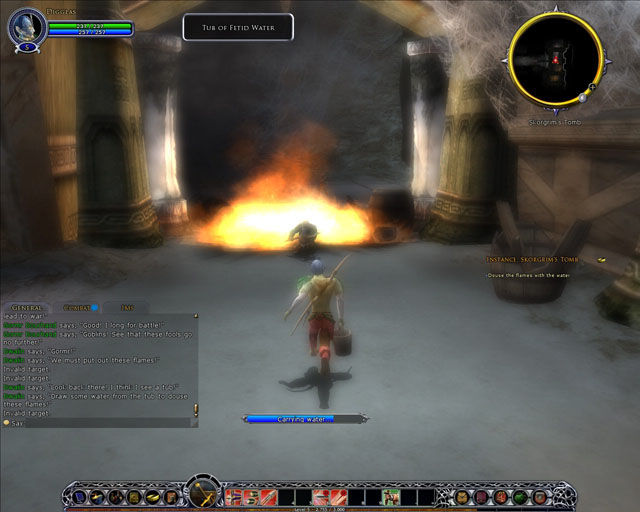Screen dimensions: 640x512
Task: Click the golden bow emblem on the toolbar
Action: 202,492
